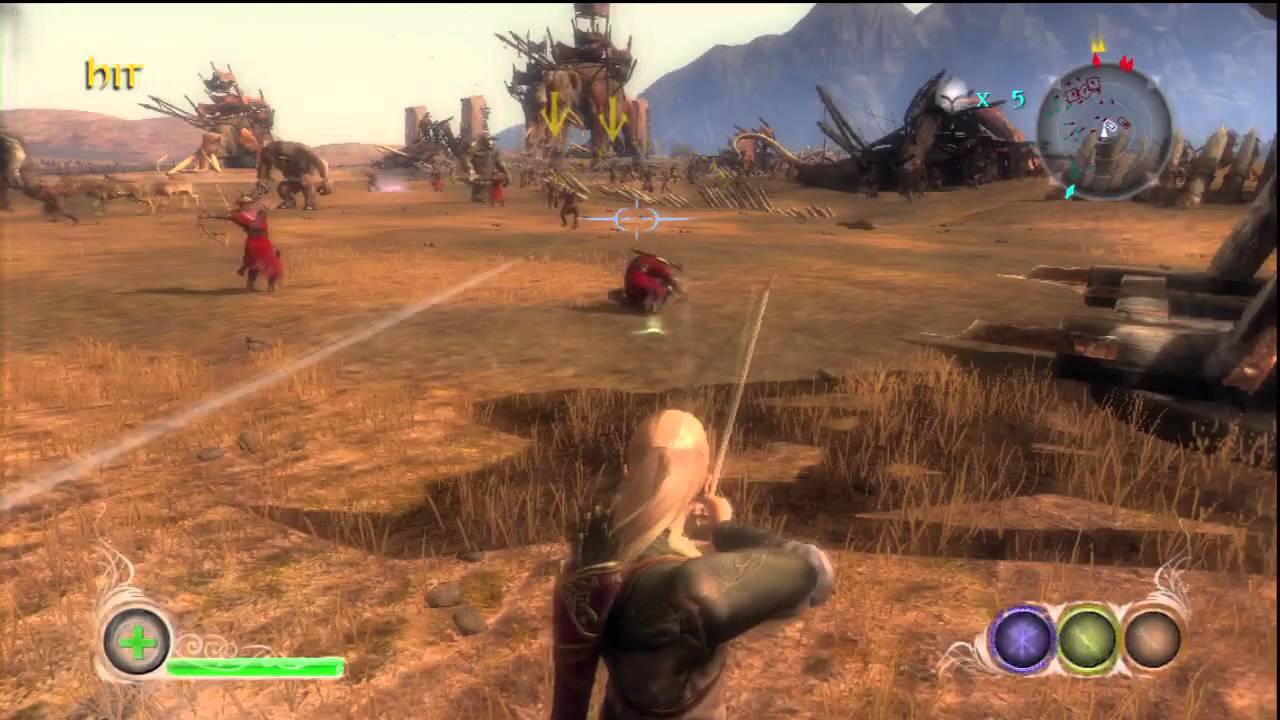Screen dimensions: 1280x720
Task: Activate the purple starburst ability icon
Action: coord(1022,640)
